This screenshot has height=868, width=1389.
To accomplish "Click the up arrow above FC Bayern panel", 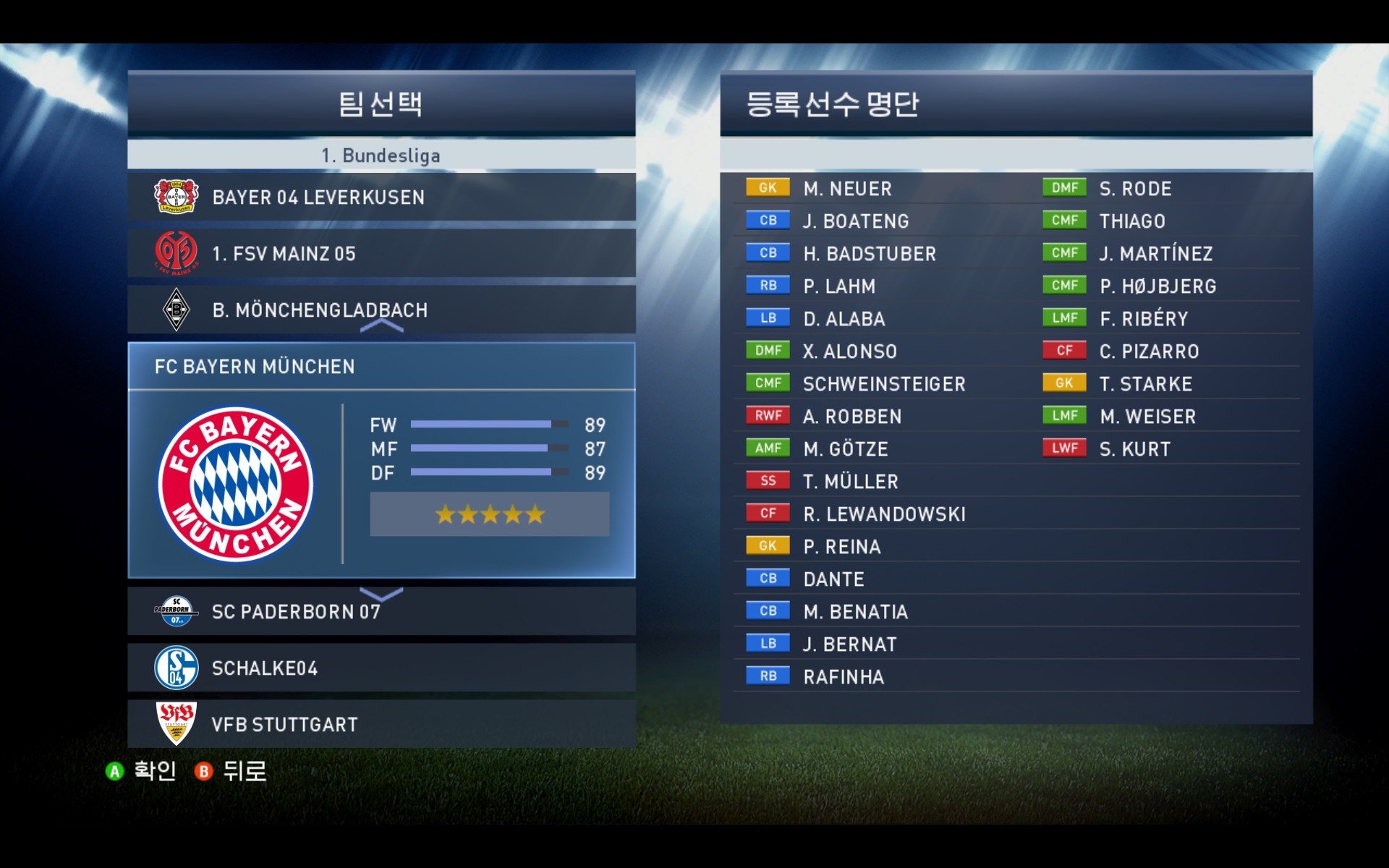I will [x=381, y=326].
